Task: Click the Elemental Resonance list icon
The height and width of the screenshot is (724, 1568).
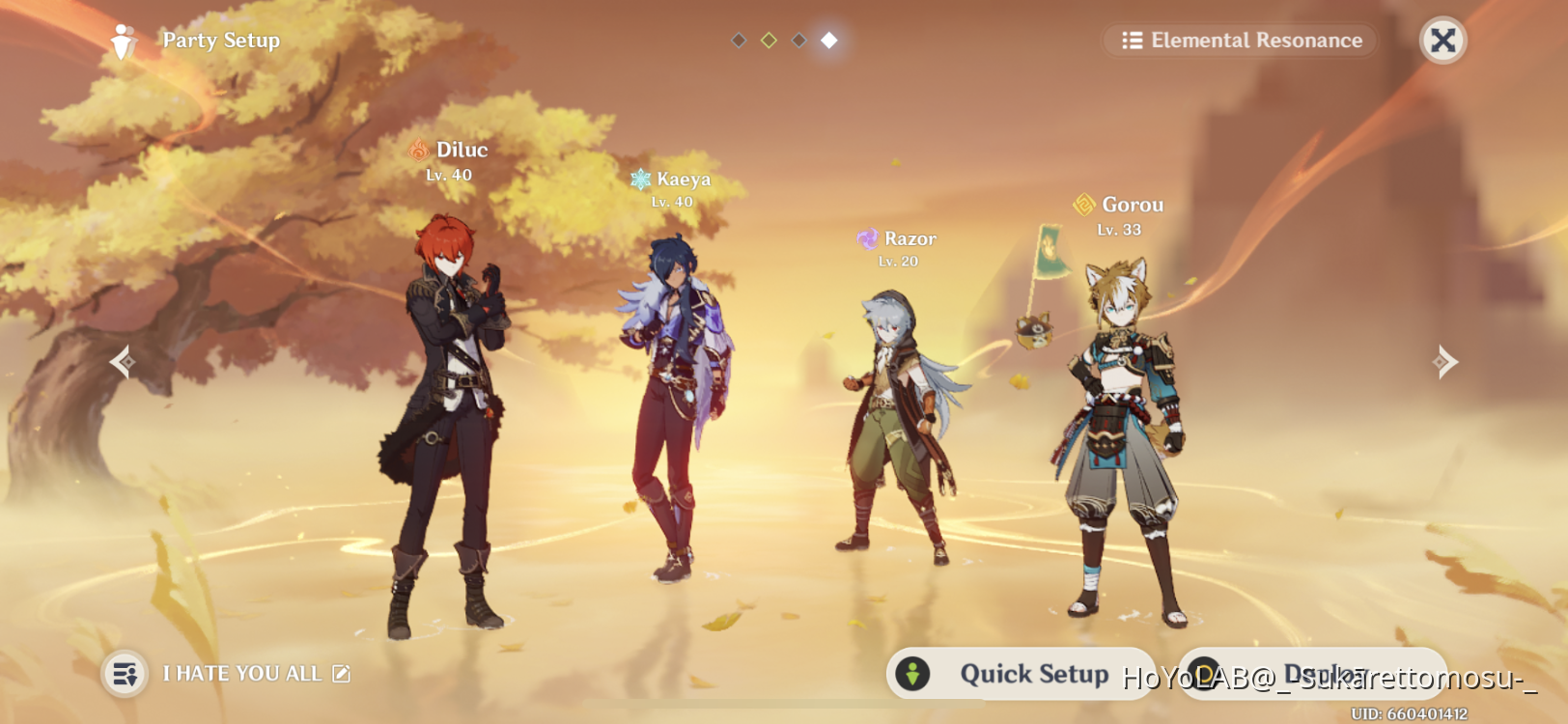Action: [x=1132, y=41]
